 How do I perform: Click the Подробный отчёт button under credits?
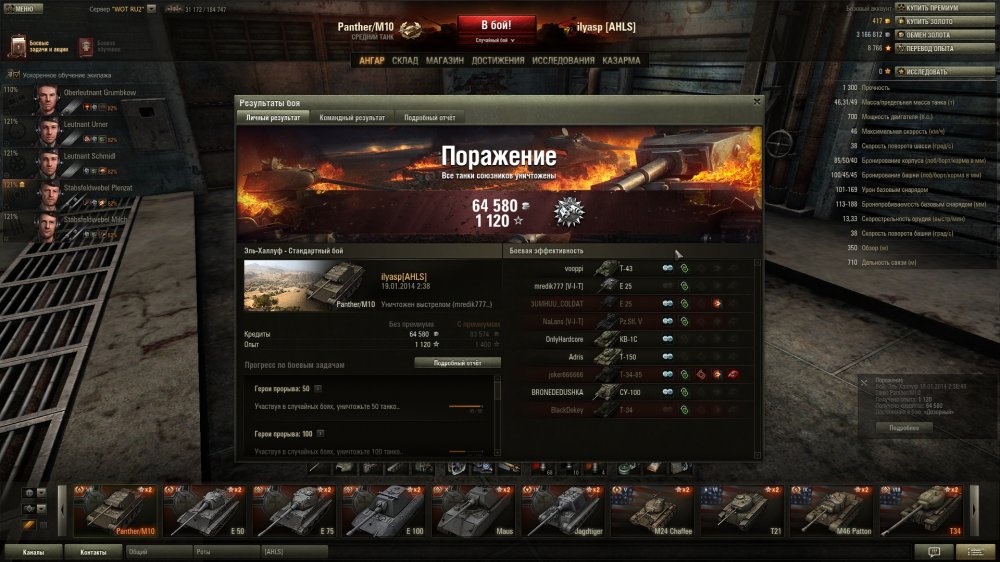[x=457, y=363]
